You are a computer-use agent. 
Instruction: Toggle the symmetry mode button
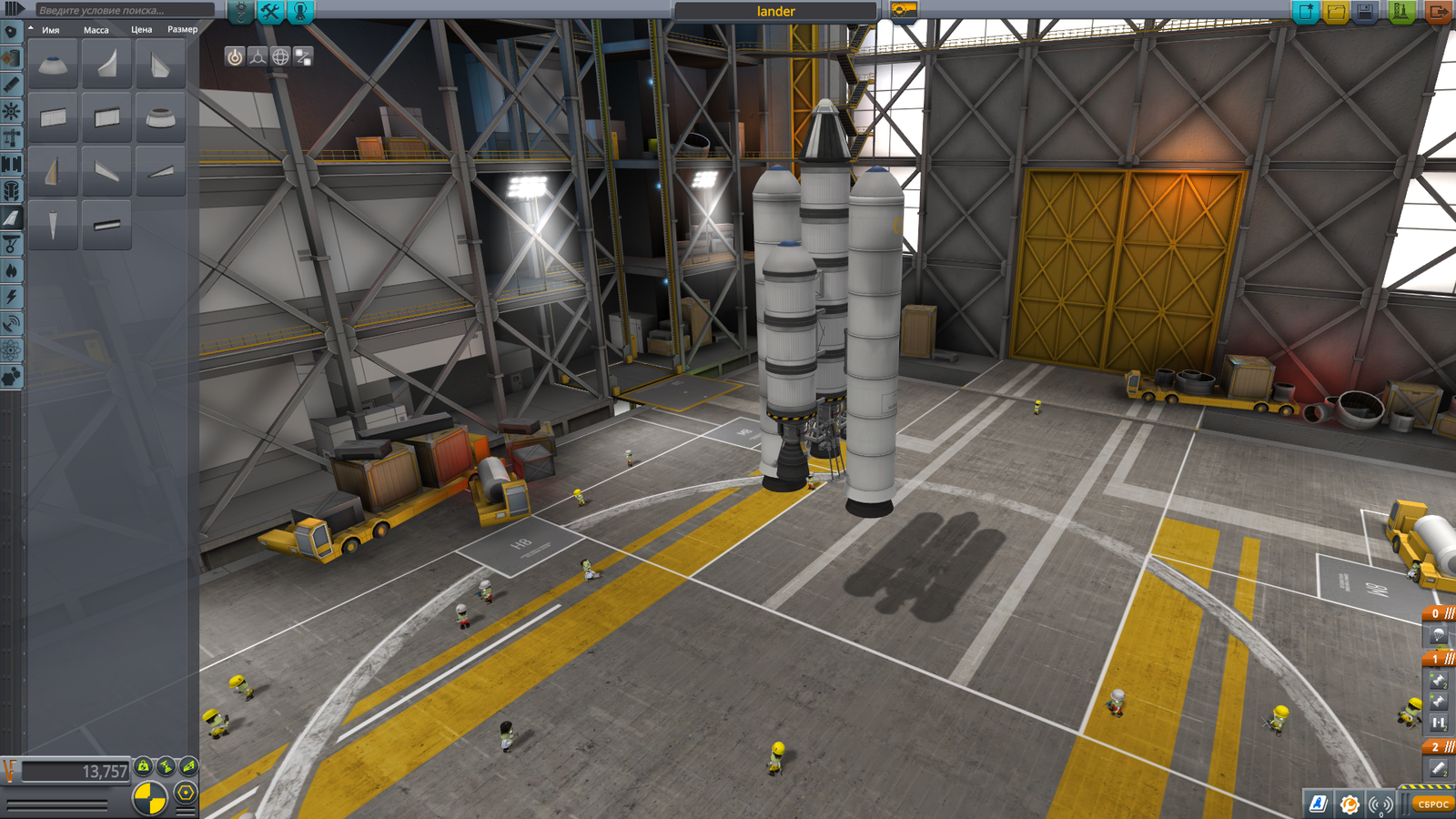(150, 799)
